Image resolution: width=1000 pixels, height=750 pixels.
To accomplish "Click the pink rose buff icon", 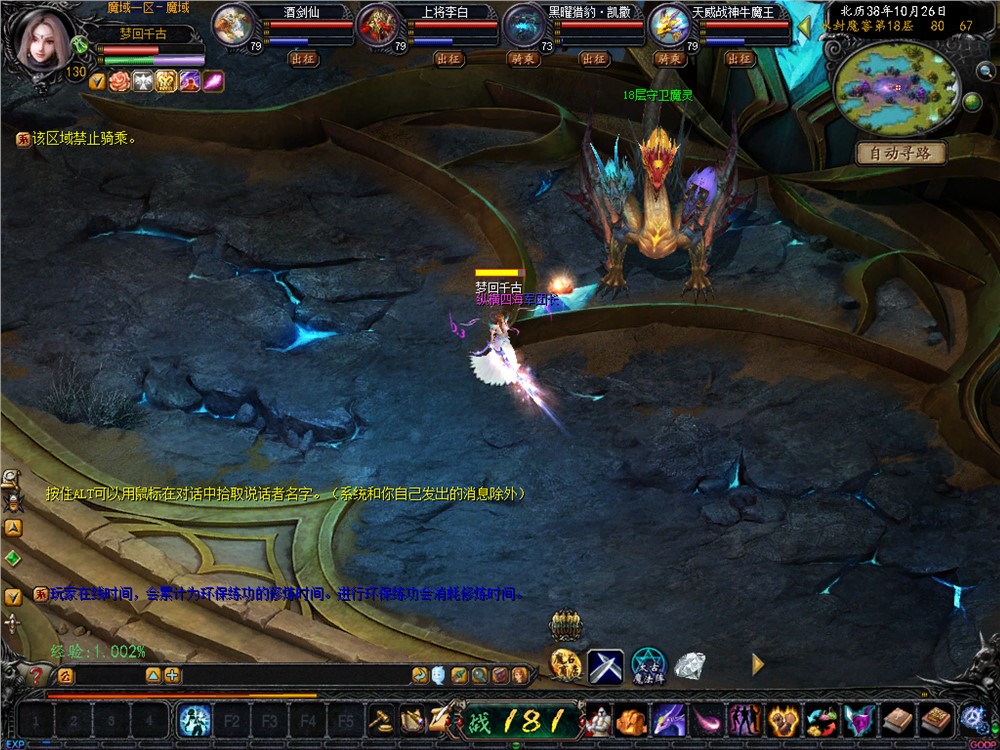I will tap(120, 81).
